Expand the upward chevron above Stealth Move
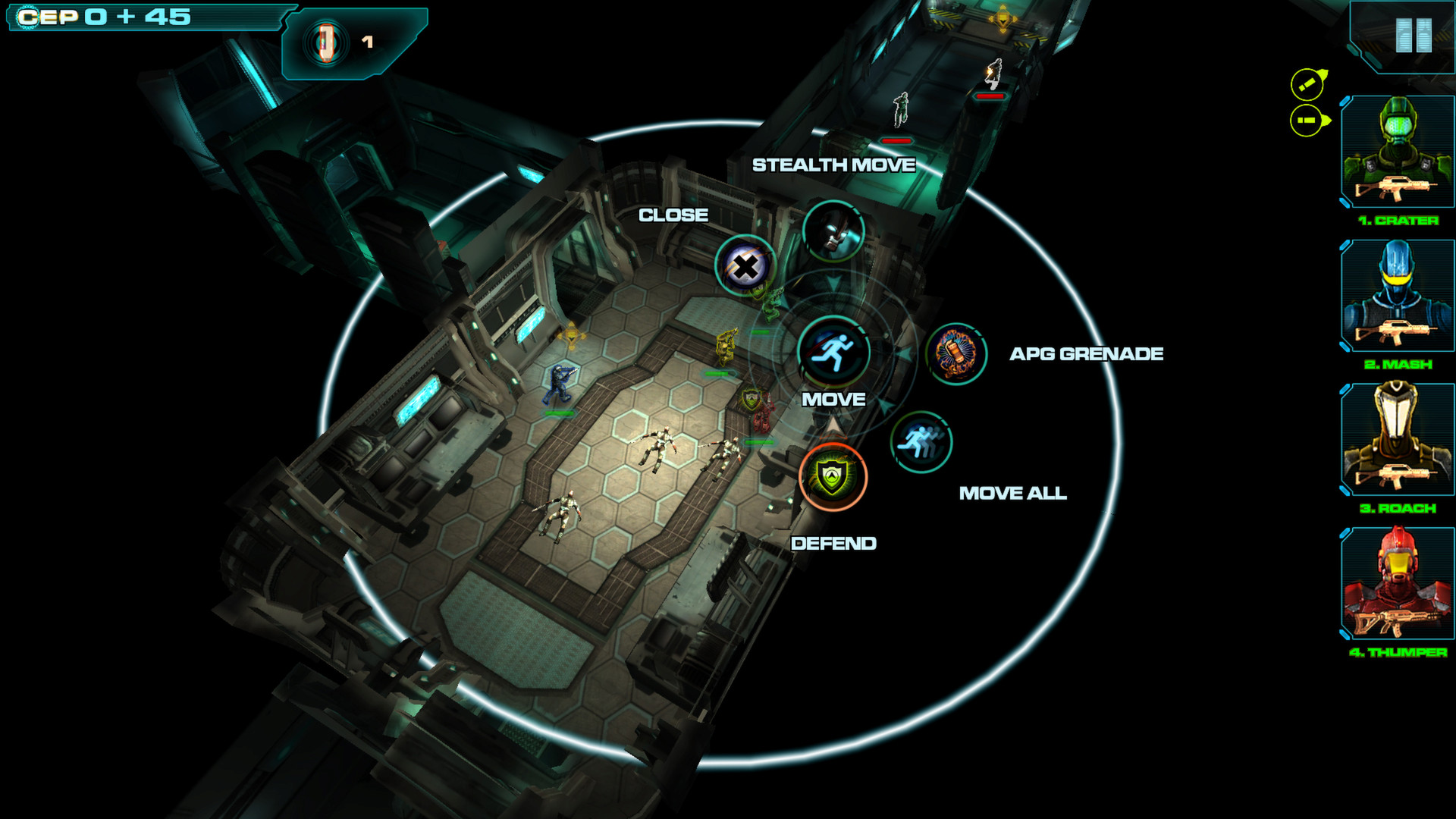The image size is (1456, 819). tap(836, 282)
